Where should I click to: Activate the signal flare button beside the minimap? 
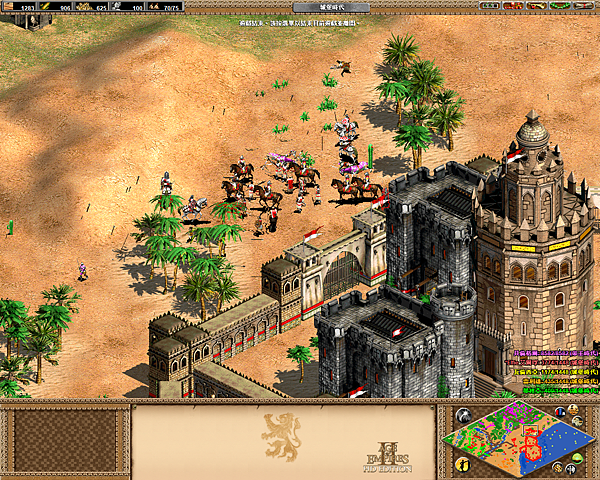tap(463, 416)
